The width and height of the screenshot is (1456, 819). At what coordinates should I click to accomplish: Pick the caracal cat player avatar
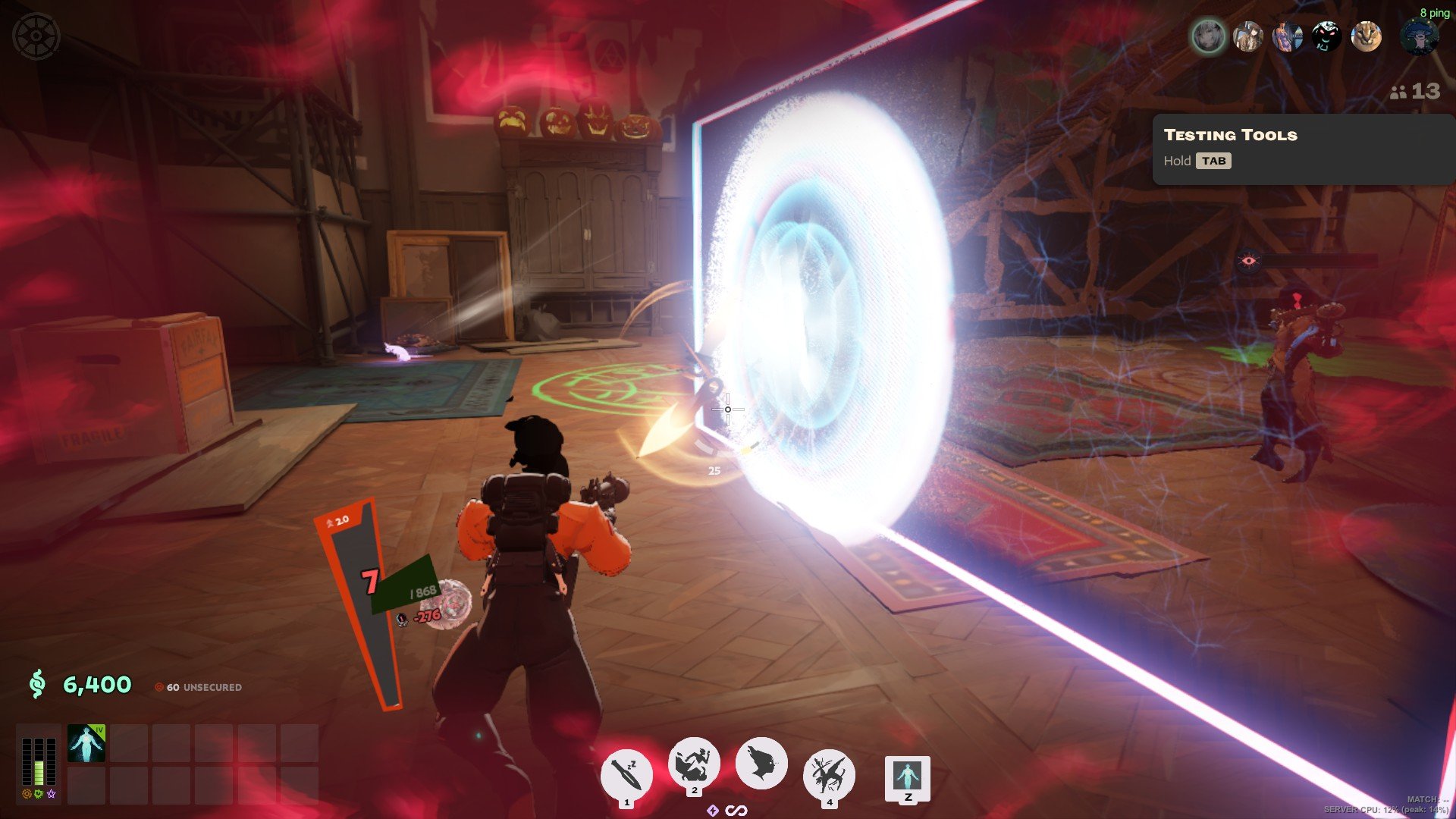[x=1366, y=36]
